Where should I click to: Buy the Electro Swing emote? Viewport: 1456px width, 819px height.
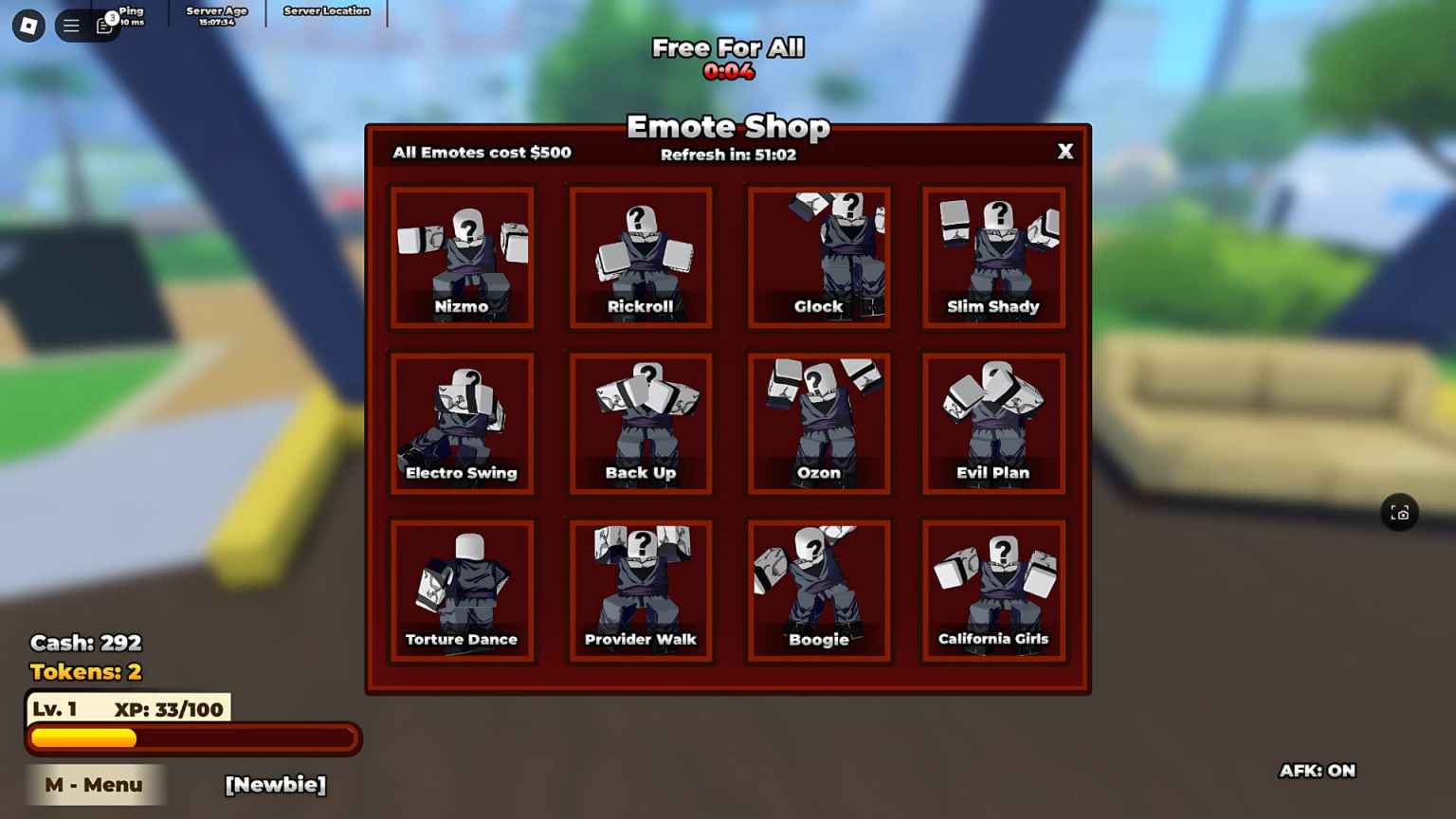[x=463, y=424]
